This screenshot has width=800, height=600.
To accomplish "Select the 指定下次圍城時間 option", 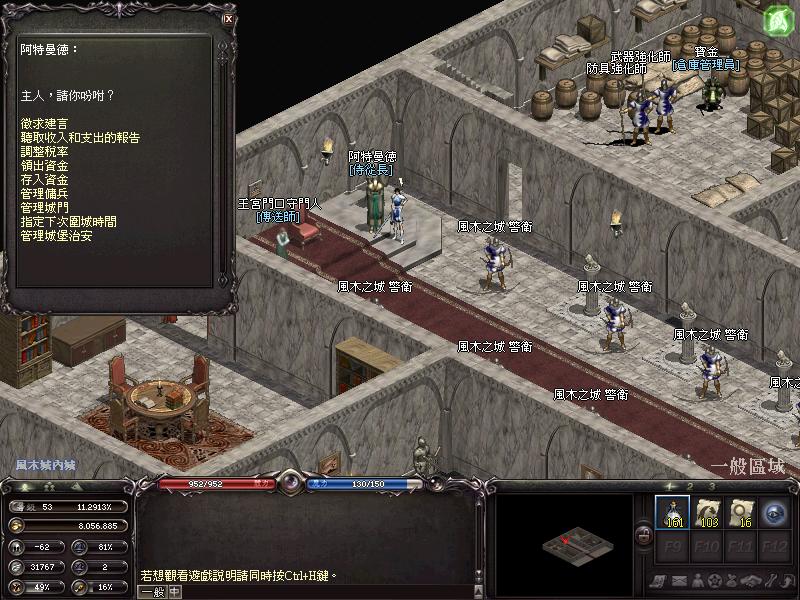I will [68, 221].
